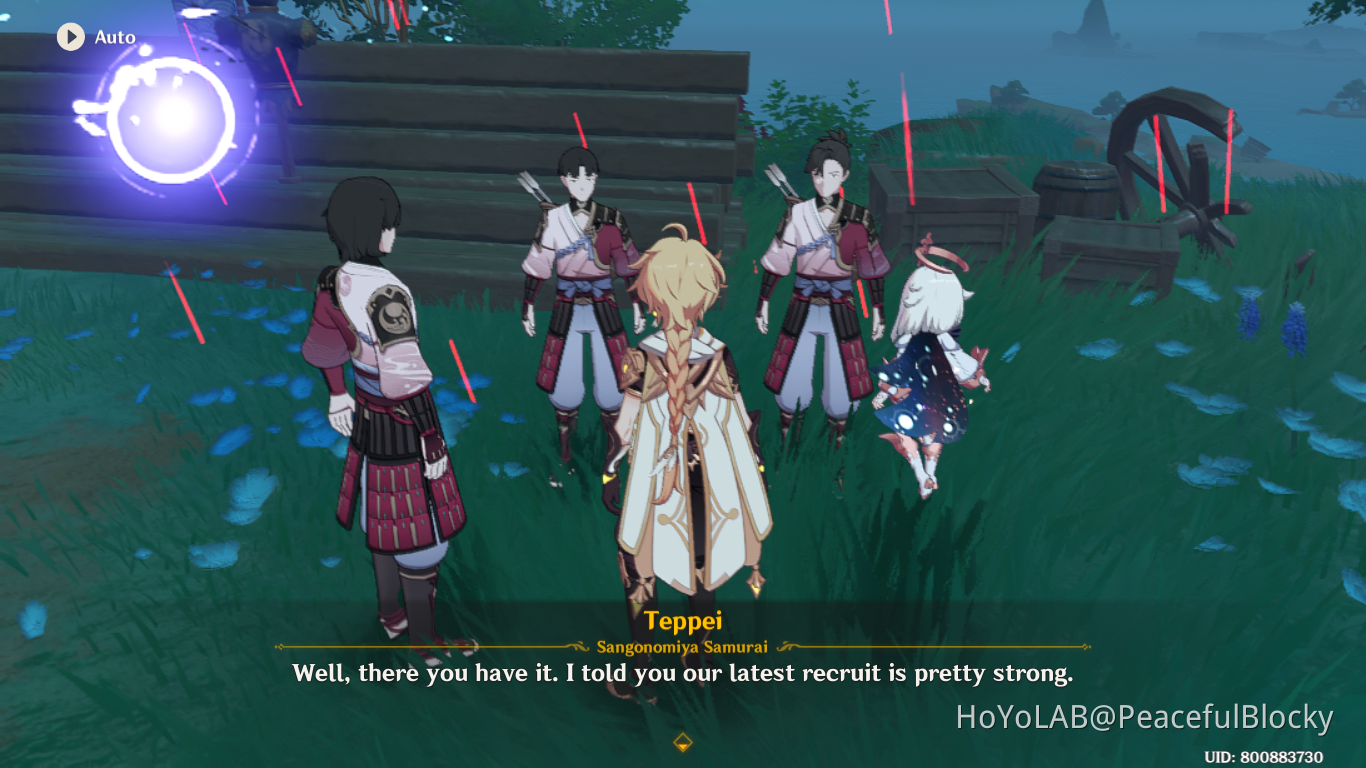The image size is (1366, 768).
Task: Click the Auto button label
Action: (x=117, y=37)
